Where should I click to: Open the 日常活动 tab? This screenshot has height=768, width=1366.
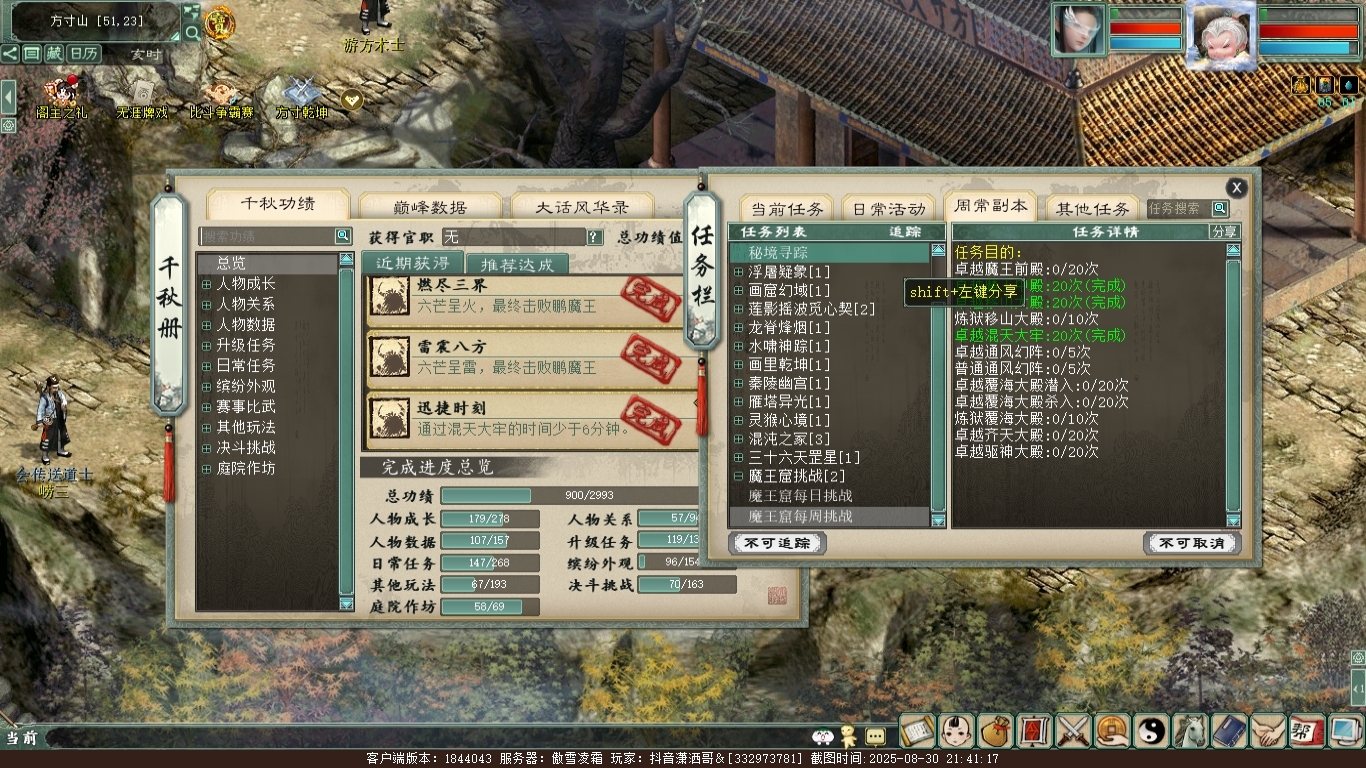click(x=888, y=208)
